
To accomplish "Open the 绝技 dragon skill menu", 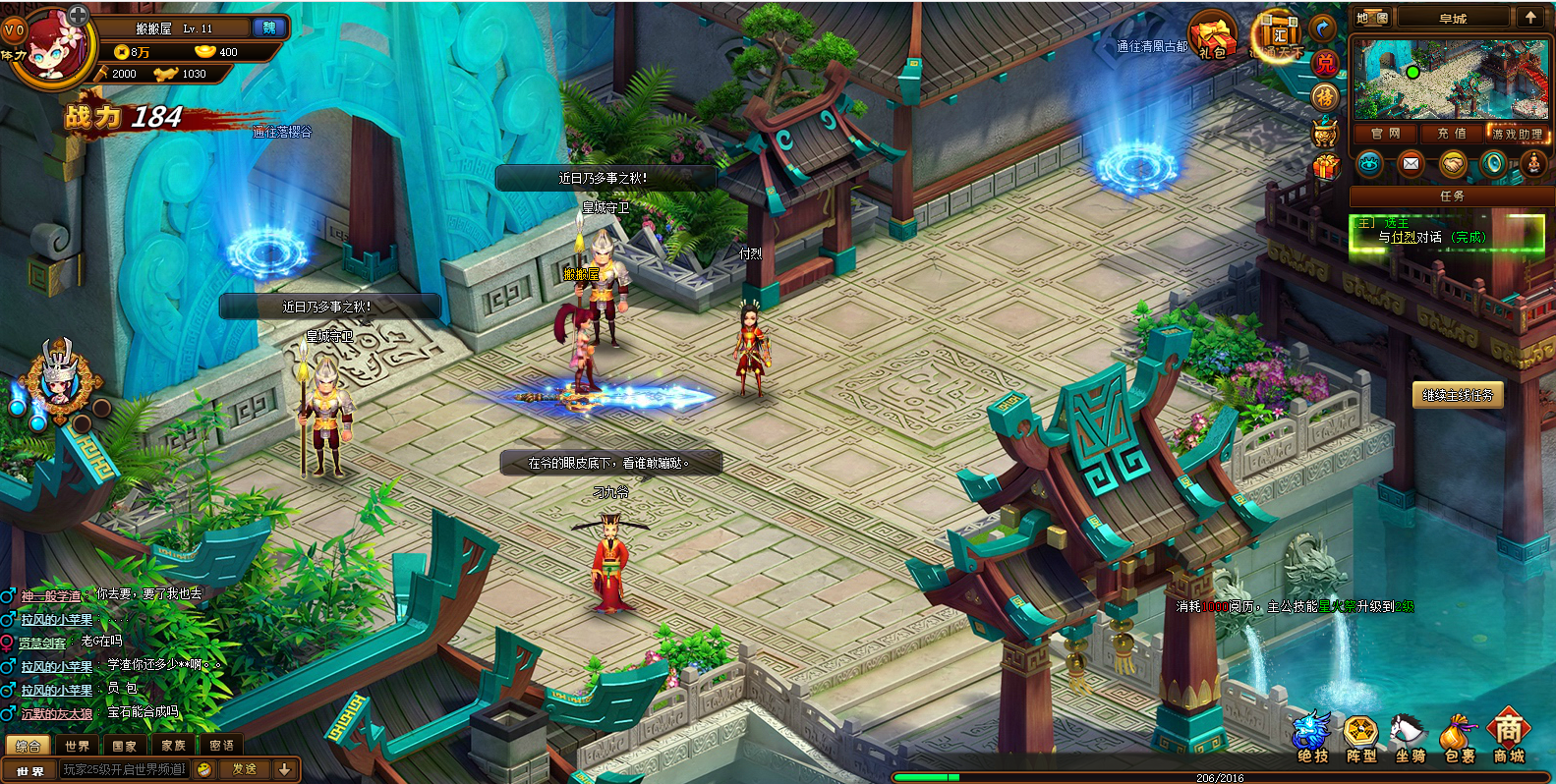I will pyautogui.click(x=1312, y=739).
